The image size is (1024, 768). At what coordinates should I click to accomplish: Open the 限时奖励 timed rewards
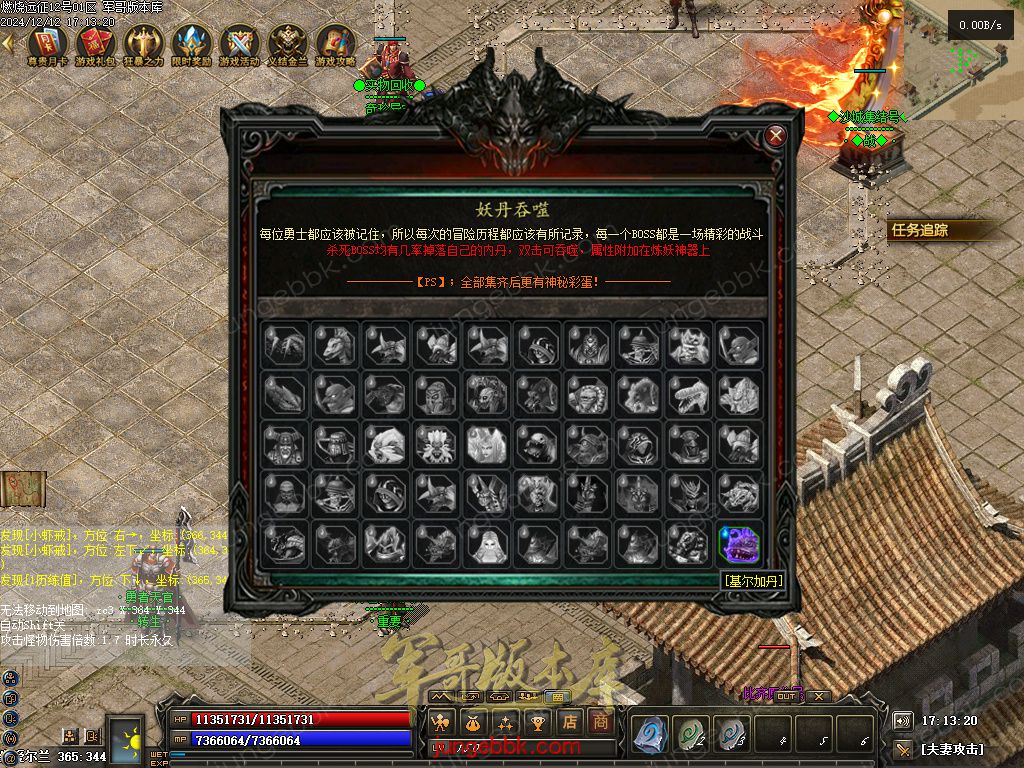(190, 43)
